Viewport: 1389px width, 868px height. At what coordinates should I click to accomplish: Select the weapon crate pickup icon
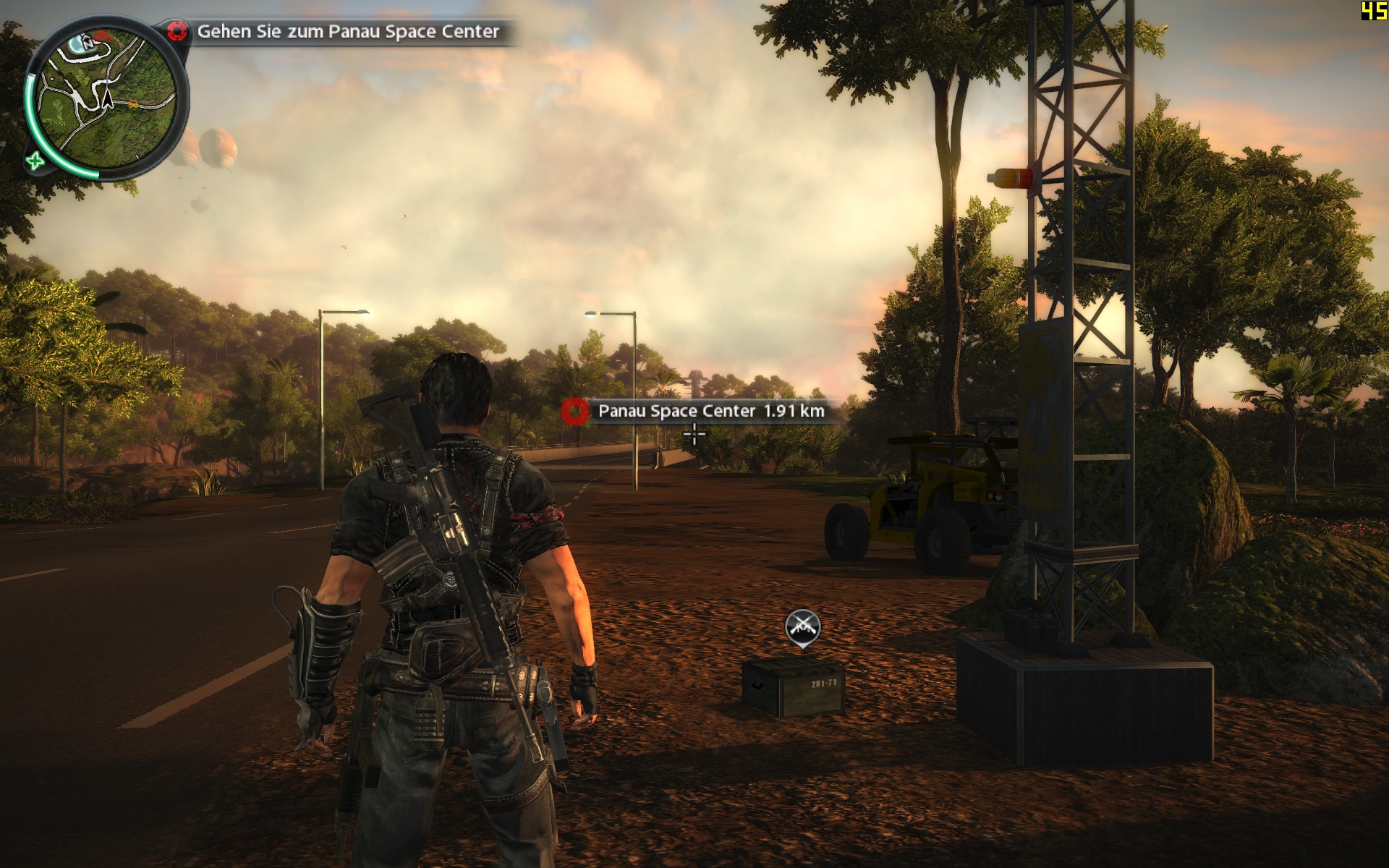pos(802,626)
